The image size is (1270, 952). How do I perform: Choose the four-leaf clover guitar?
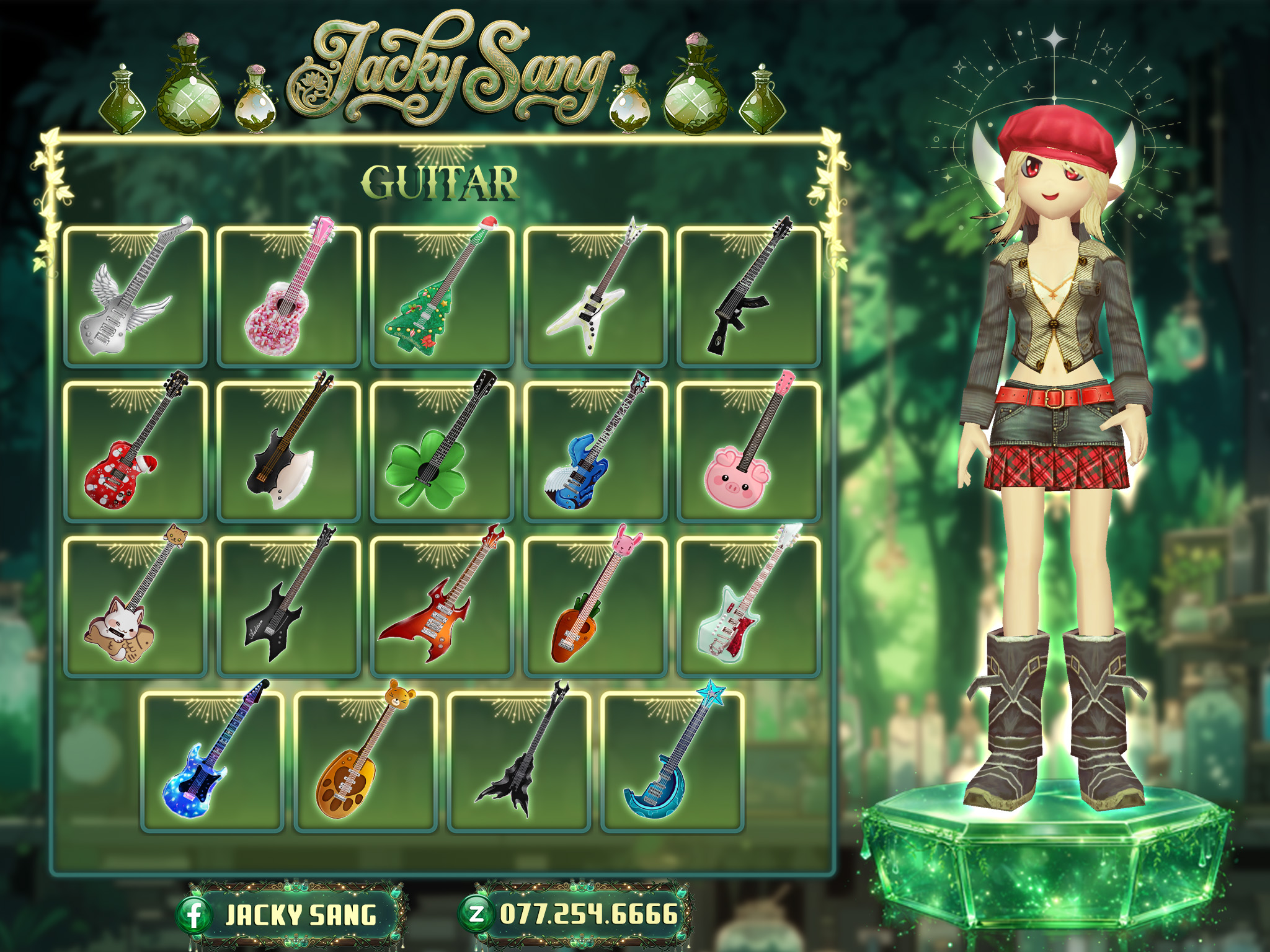pos(442,451)
